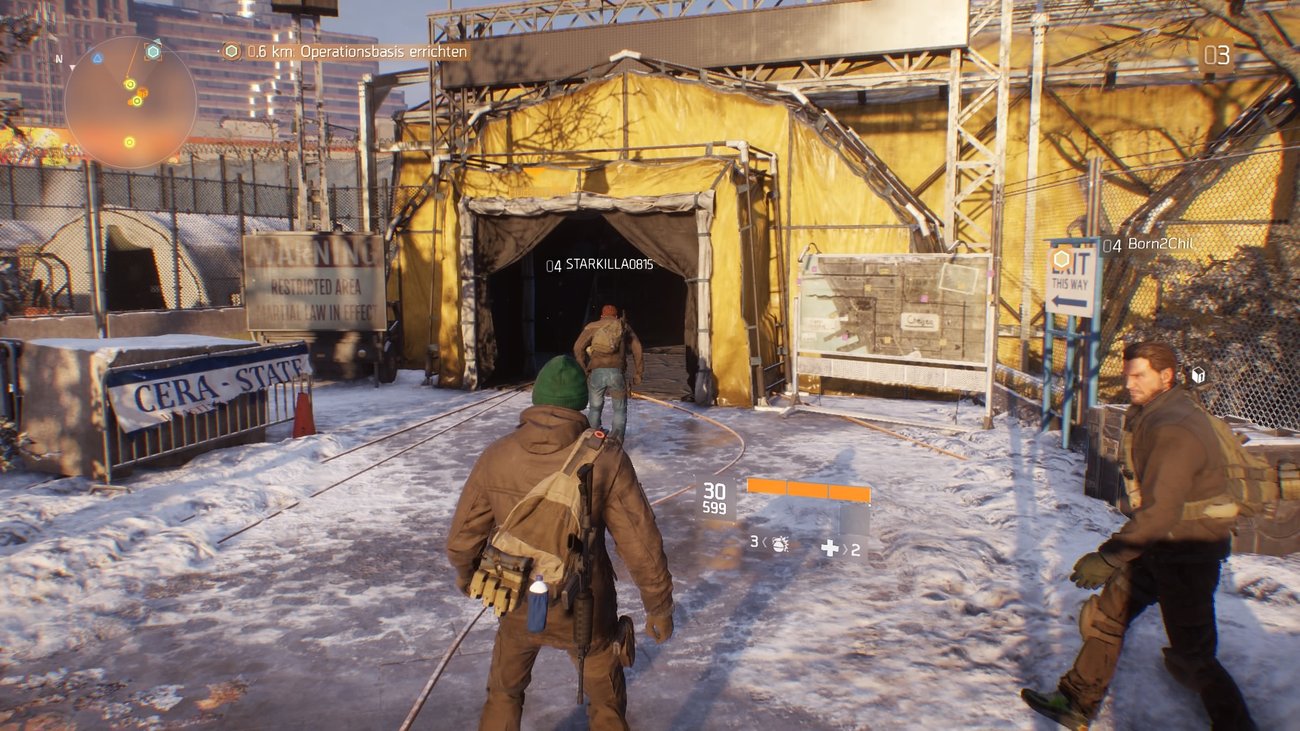Click the 04 rank icon beside Born2Chil
Image resolution: width=1300 pixels, height=731 pixels.
pyautogui.click(x=1112, y=246)
